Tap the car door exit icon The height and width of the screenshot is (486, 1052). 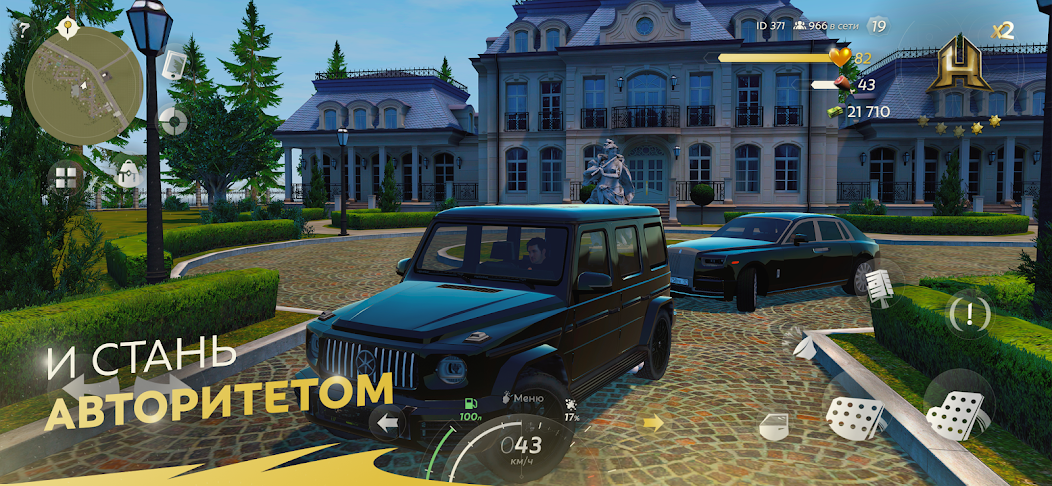click(776, 426)
